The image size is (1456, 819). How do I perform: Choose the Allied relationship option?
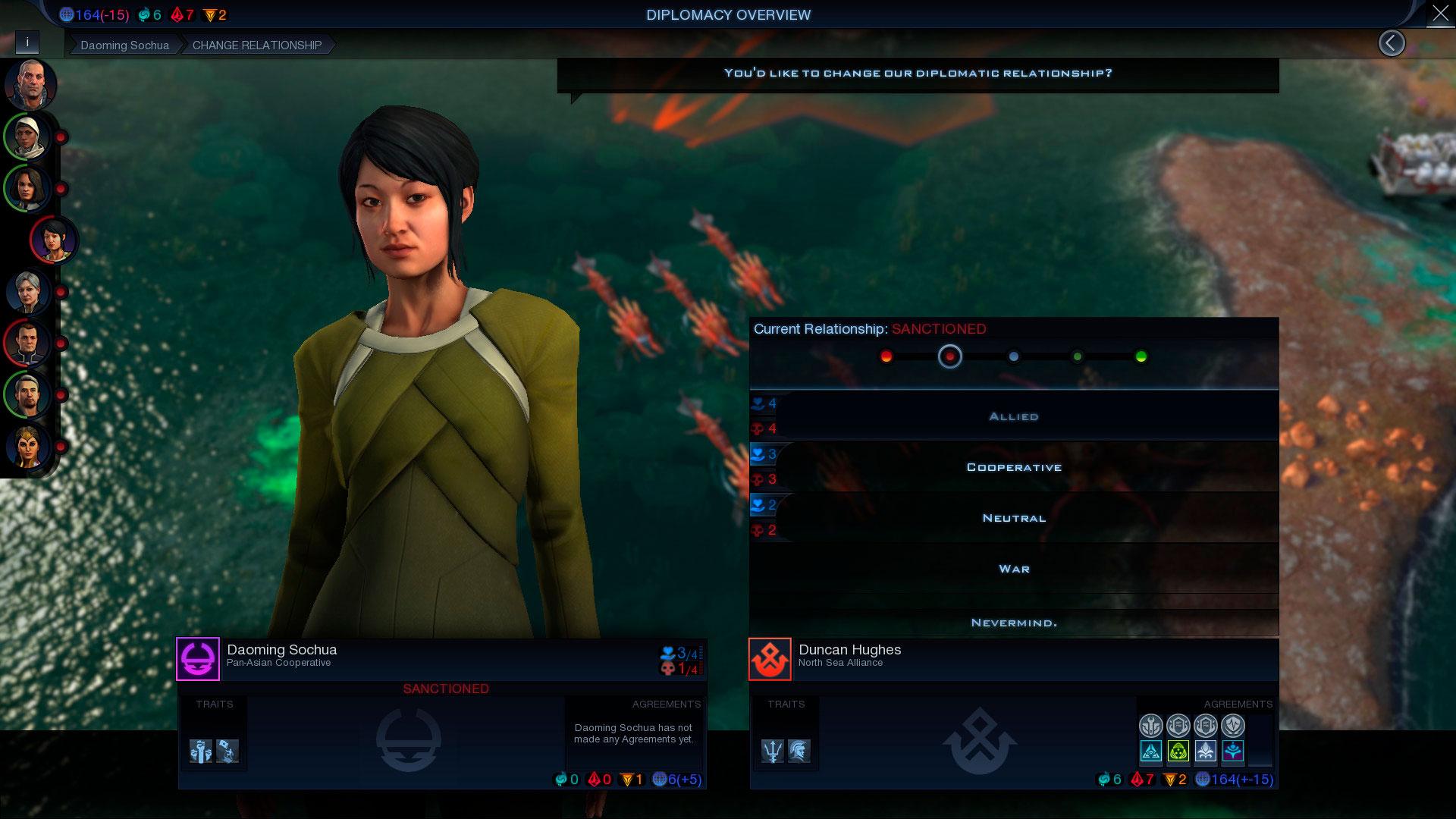[x=1013, y=416]
